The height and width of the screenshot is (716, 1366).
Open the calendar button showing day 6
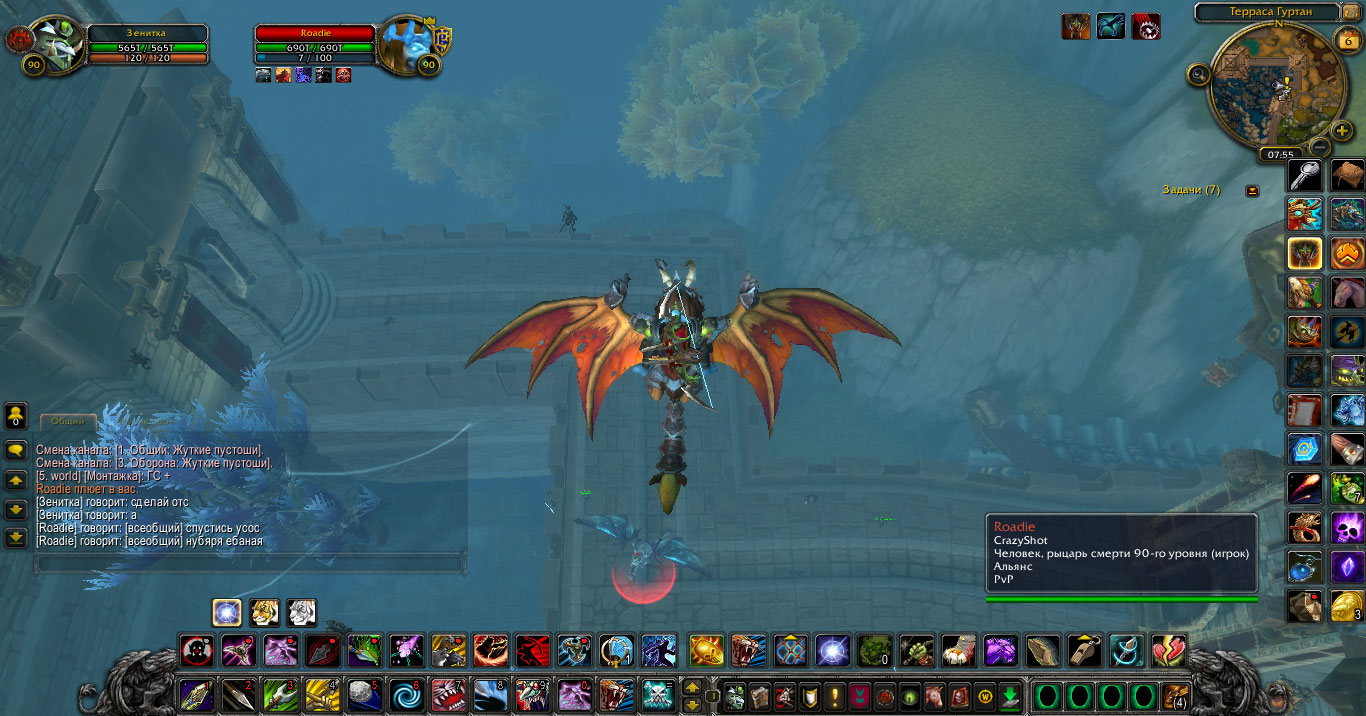tap(1345, 40)
